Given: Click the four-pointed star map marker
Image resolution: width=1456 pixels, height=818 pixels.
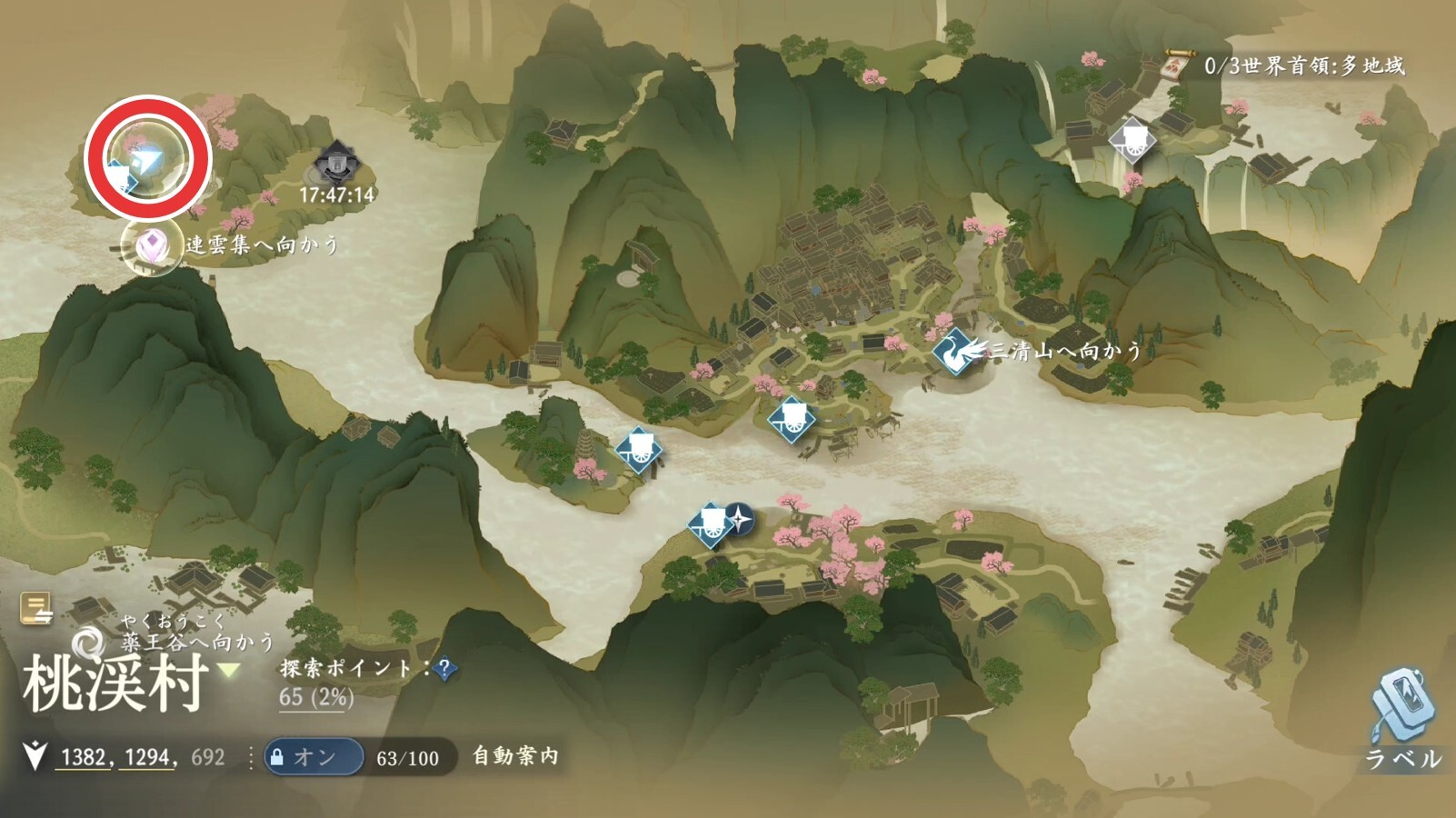Looking at the screenshot, I should click(741, 520).
